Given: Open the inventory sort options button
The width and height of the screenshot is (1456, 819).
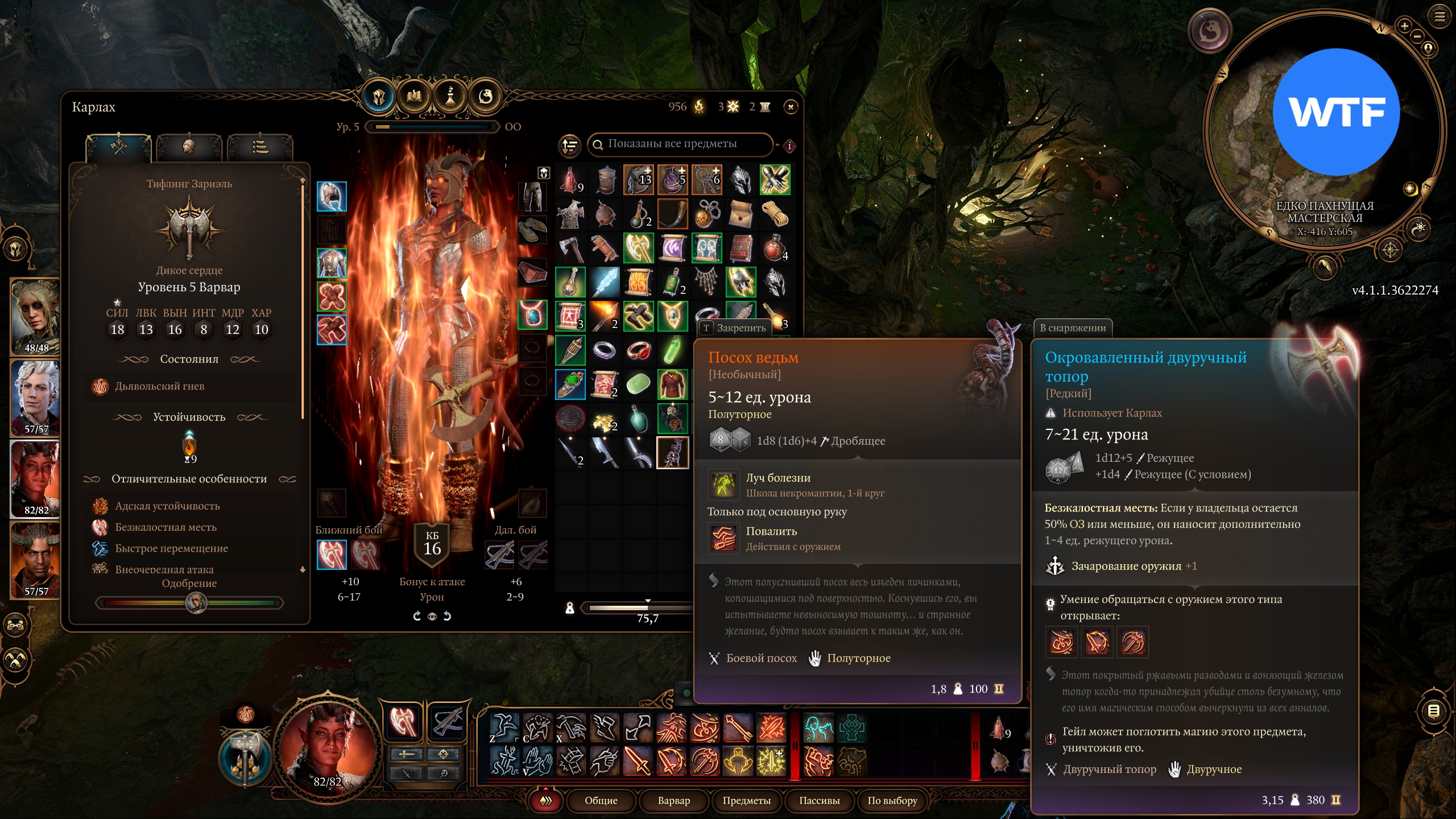Looking at the screenshot, I should click(569, 145).
